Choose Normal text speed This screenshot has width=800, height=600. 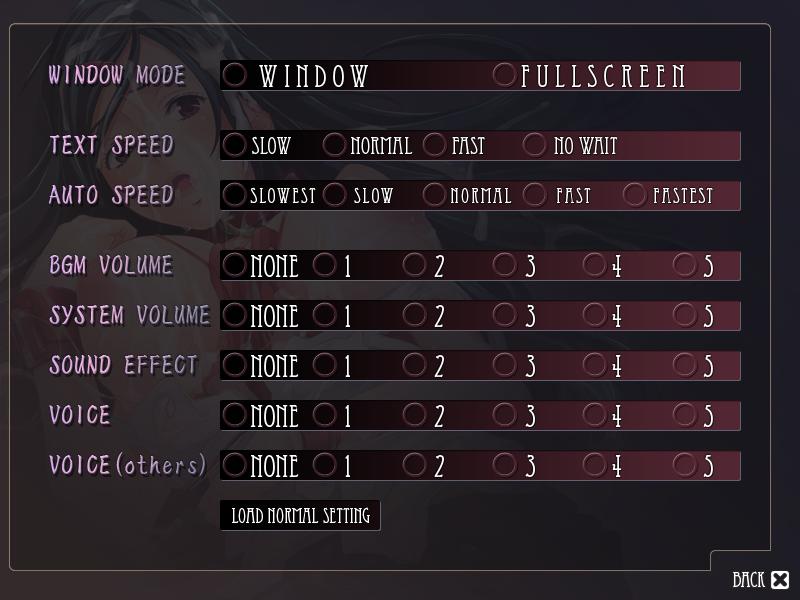(x=335, y=145)
